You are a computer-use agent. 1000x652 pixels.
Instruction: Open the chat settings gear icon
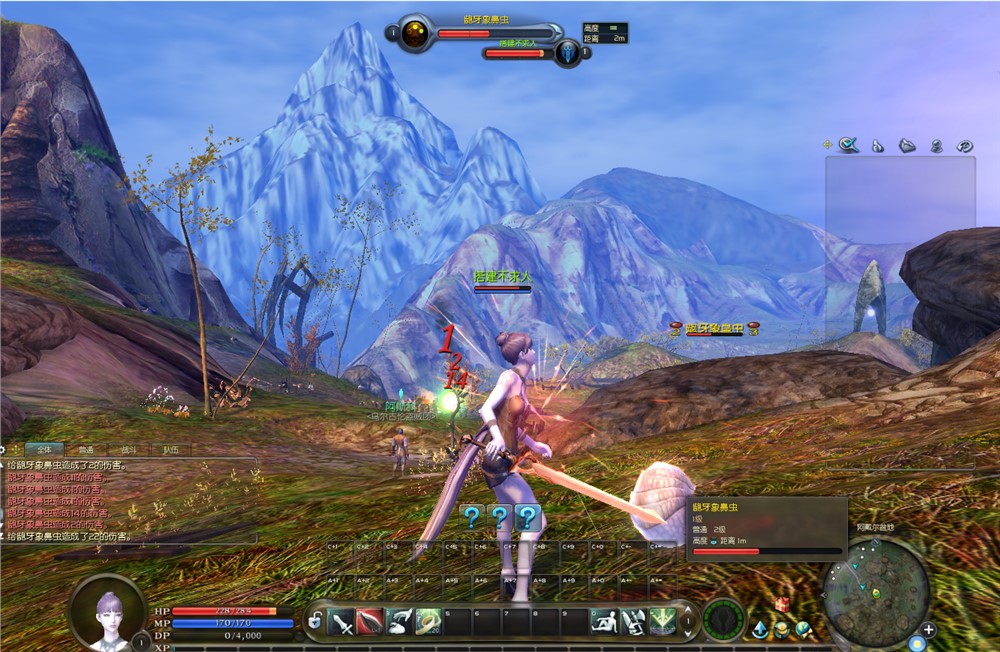click(5, 450)
